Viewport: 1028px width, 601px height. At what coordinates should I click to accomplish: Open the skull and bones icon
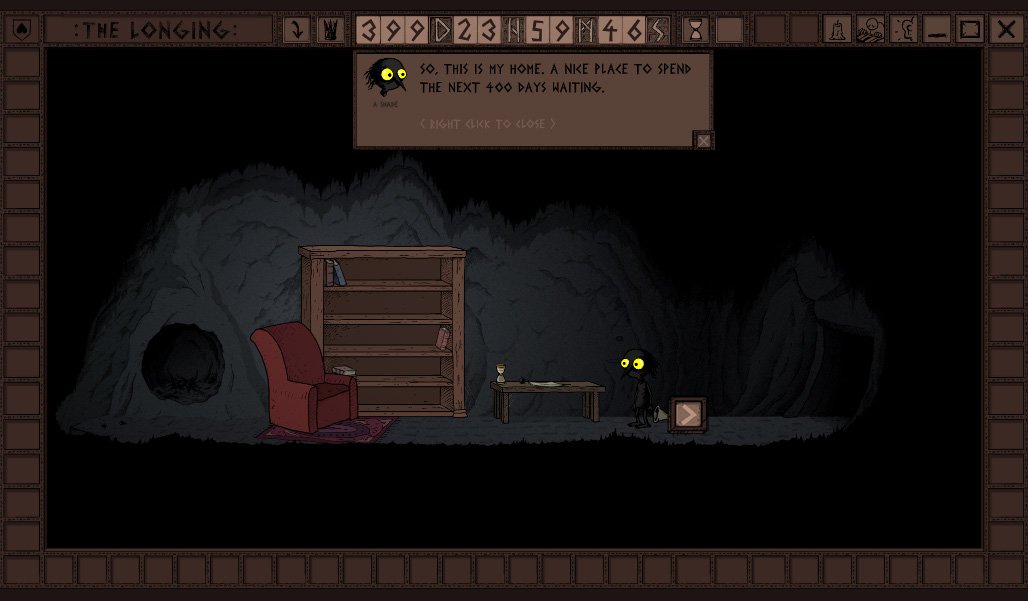(x=870, y=30)
